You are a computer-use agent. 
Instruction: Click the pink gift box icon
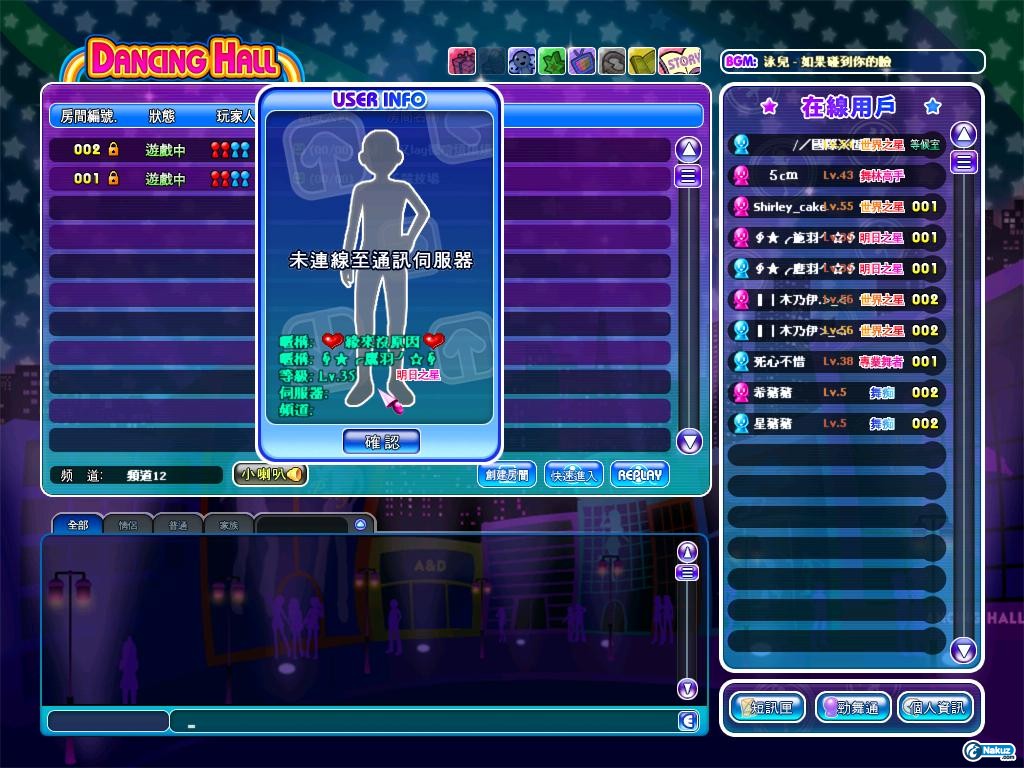(462, 61)
